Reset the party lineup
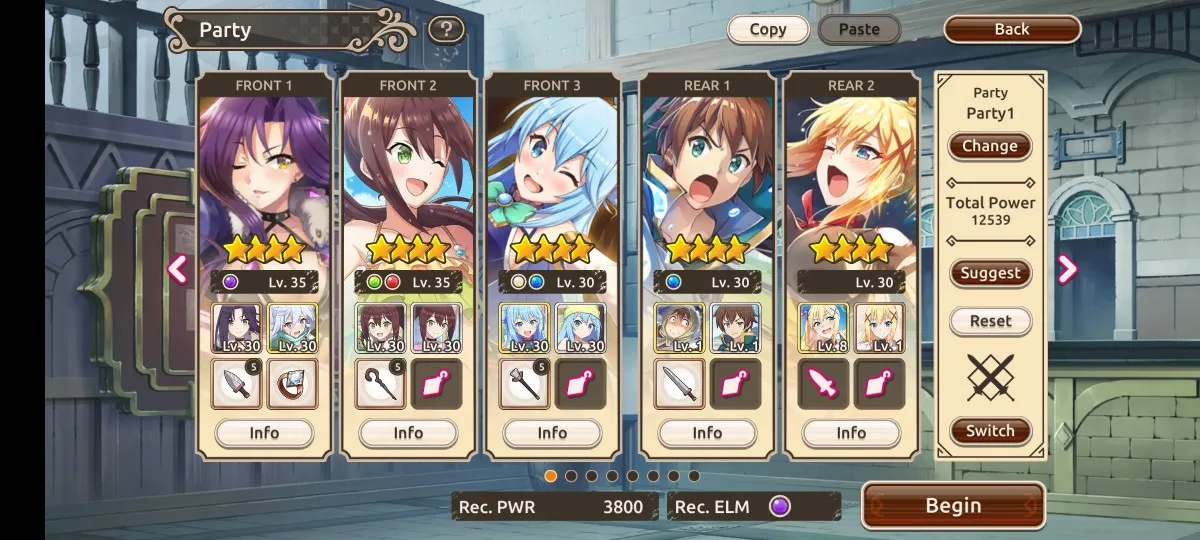1200x540 pixels. pyautogui.click(x=990, y=321)
